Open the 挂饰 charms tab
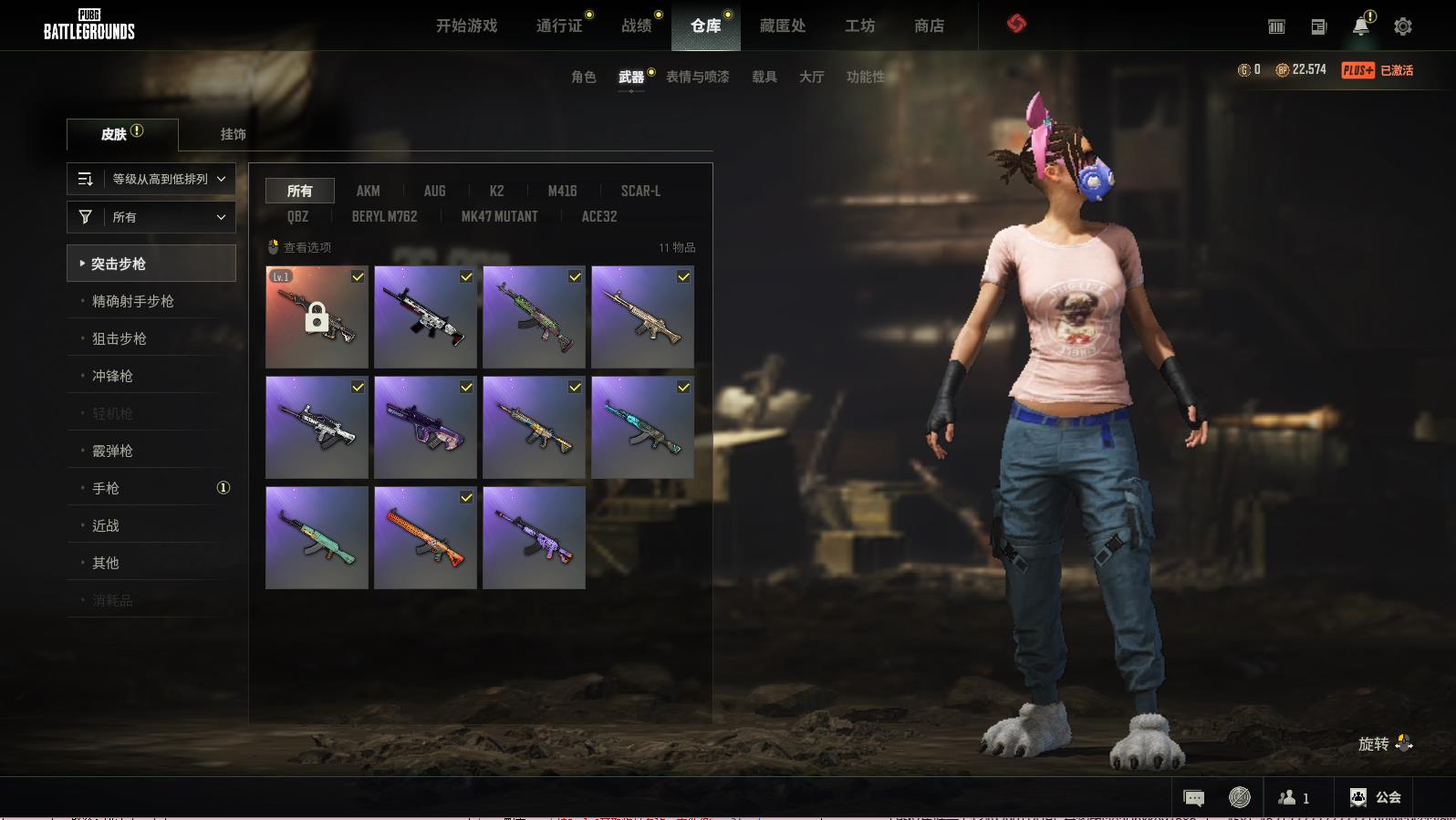This screenshot has height=820, width=1456. click(233, 134)
